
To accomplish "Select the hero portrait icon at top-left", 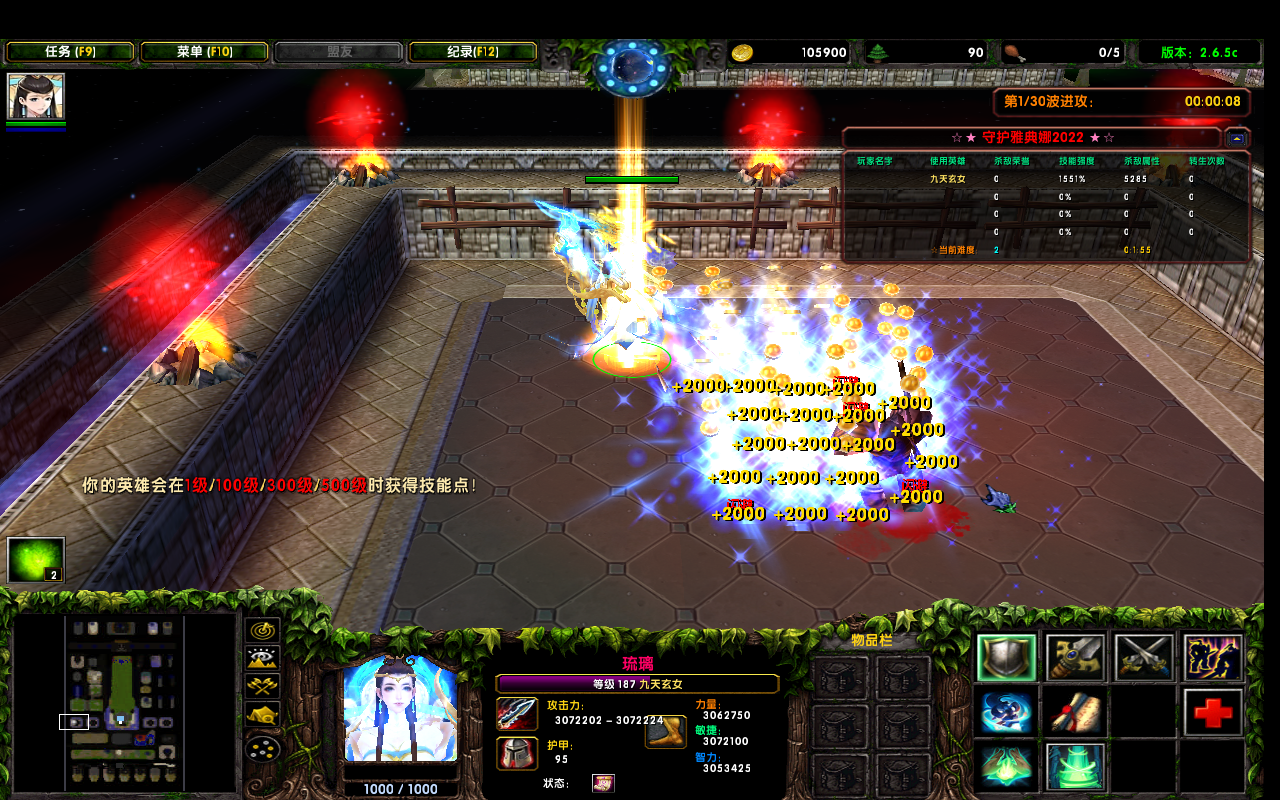I will (x=36, y=96).
